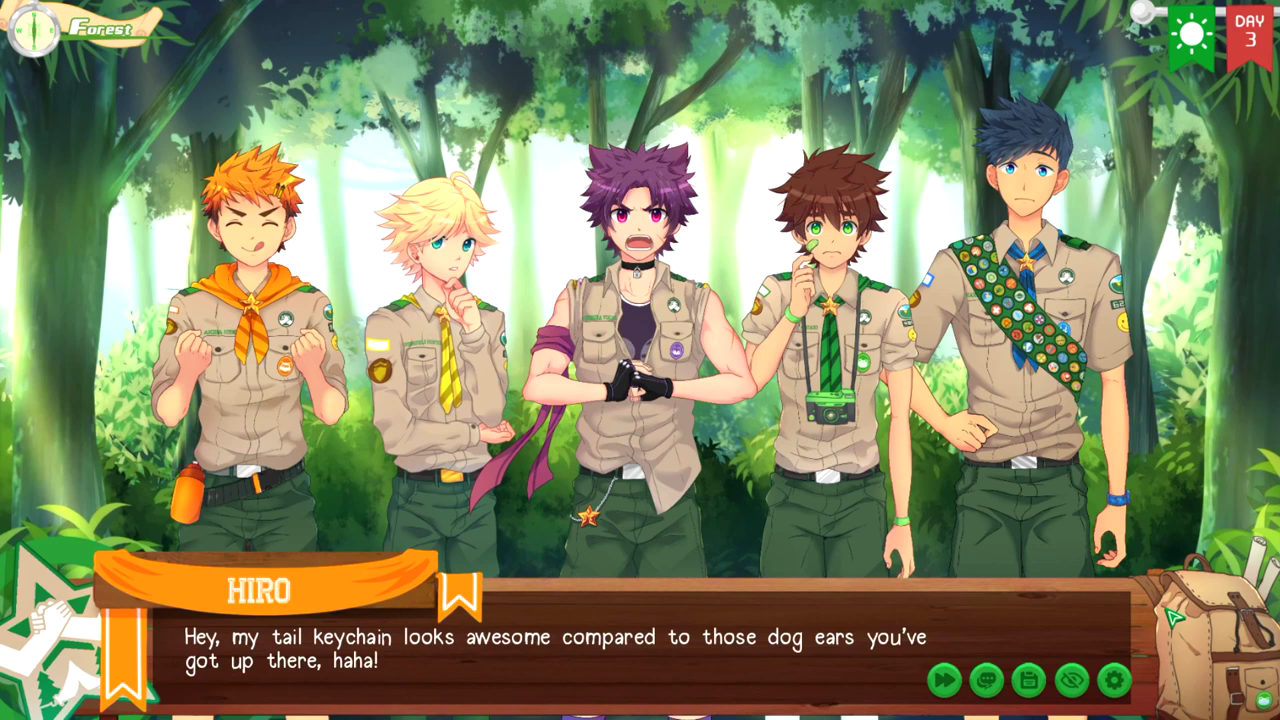Hide the dialogue box with the eye icon
The width and height of the screenshot is (1280, 720).
1072,680
